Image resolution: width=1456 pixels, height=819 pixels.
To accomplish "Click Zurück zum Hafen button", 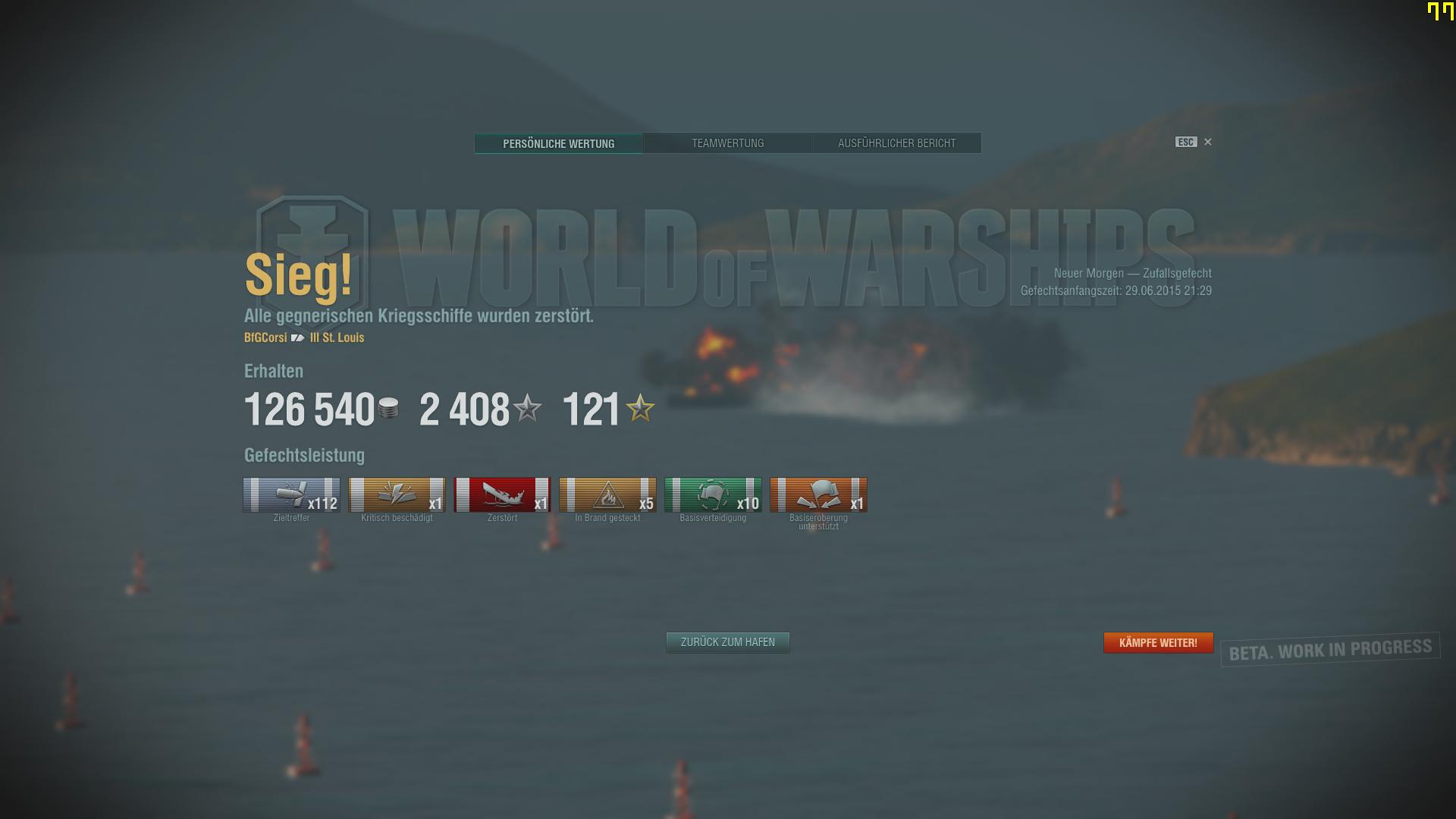I will tap(727, 642).
